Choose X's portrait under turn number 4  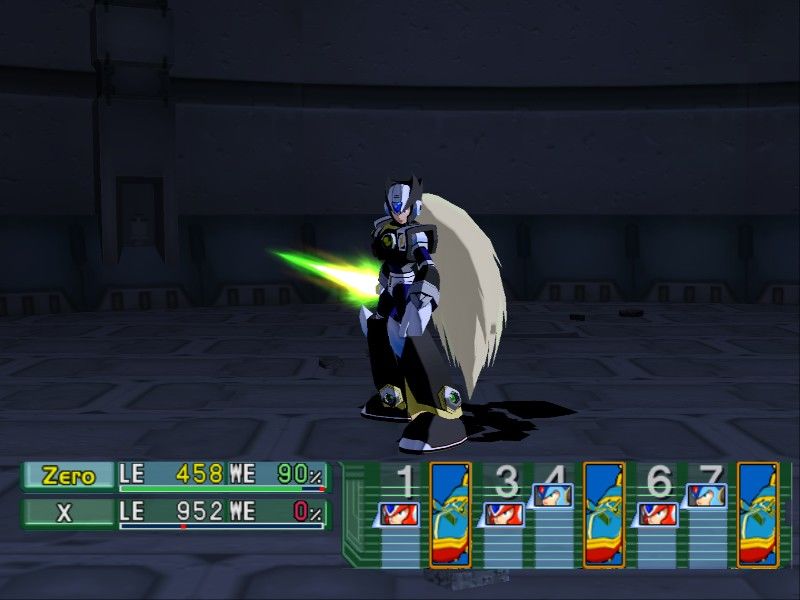pyautogui.click(x=552, y=494)
